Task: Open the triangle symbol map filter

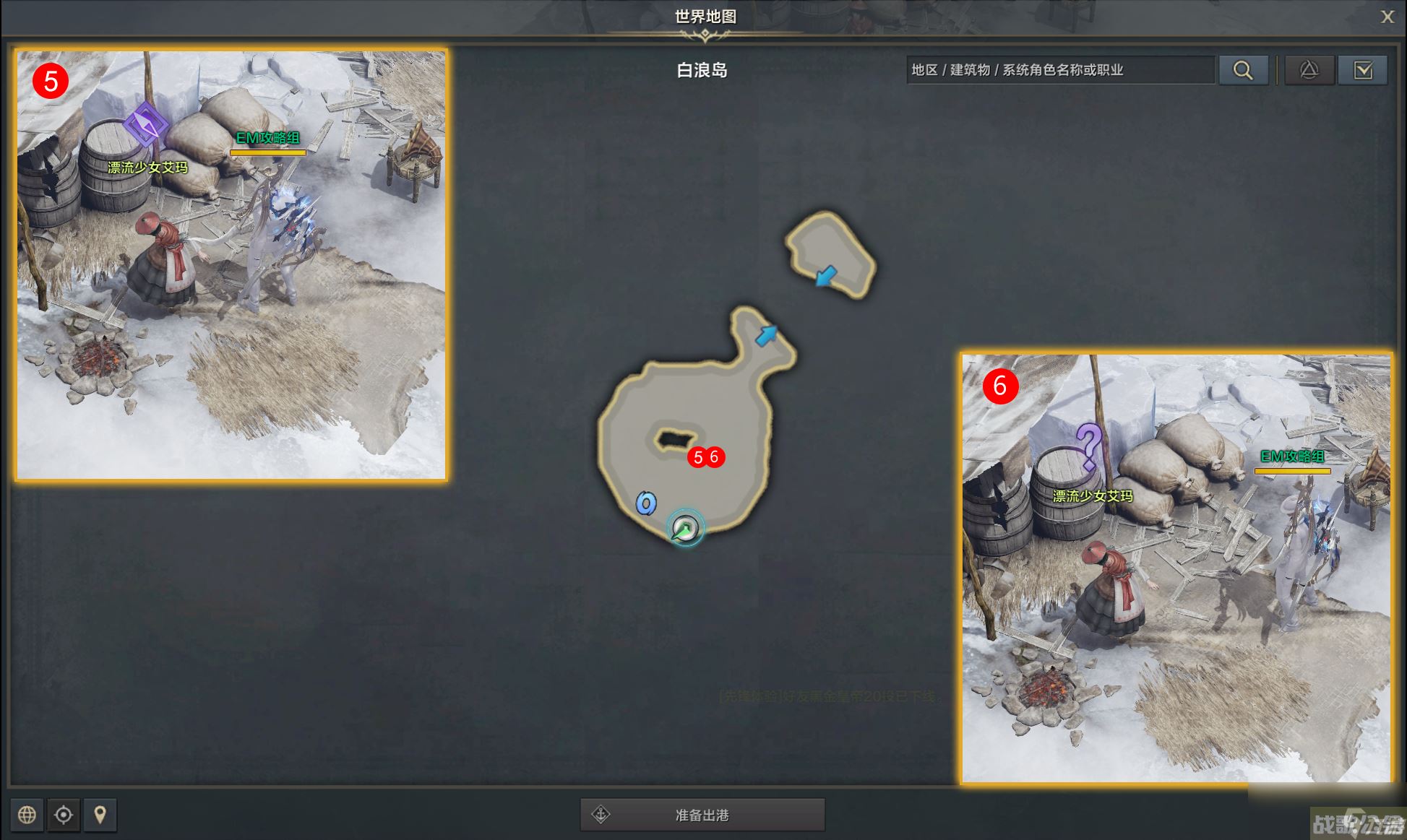Action: 1309,70
